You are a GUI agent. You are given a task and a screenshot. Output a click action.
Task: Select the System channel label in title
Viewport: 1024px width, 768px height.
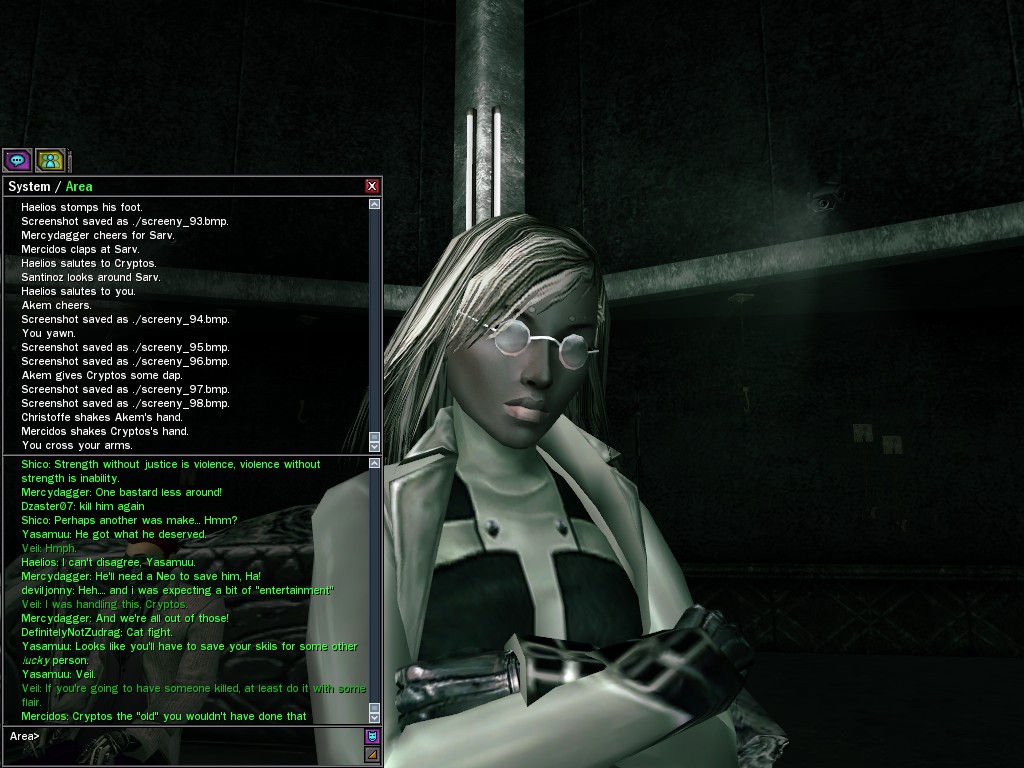(29, 187)
